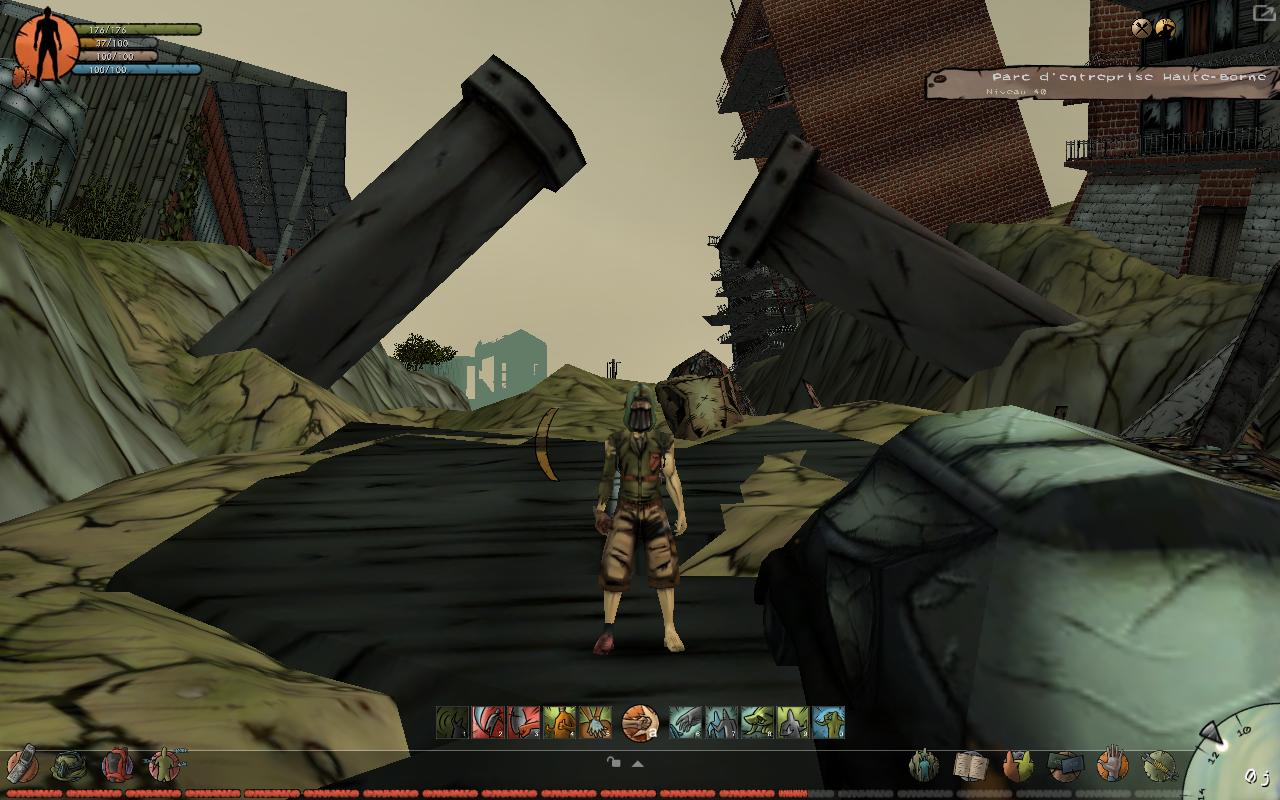Click the window icon in top-right corner
1280x800 pixels.
coord(1264,13)
